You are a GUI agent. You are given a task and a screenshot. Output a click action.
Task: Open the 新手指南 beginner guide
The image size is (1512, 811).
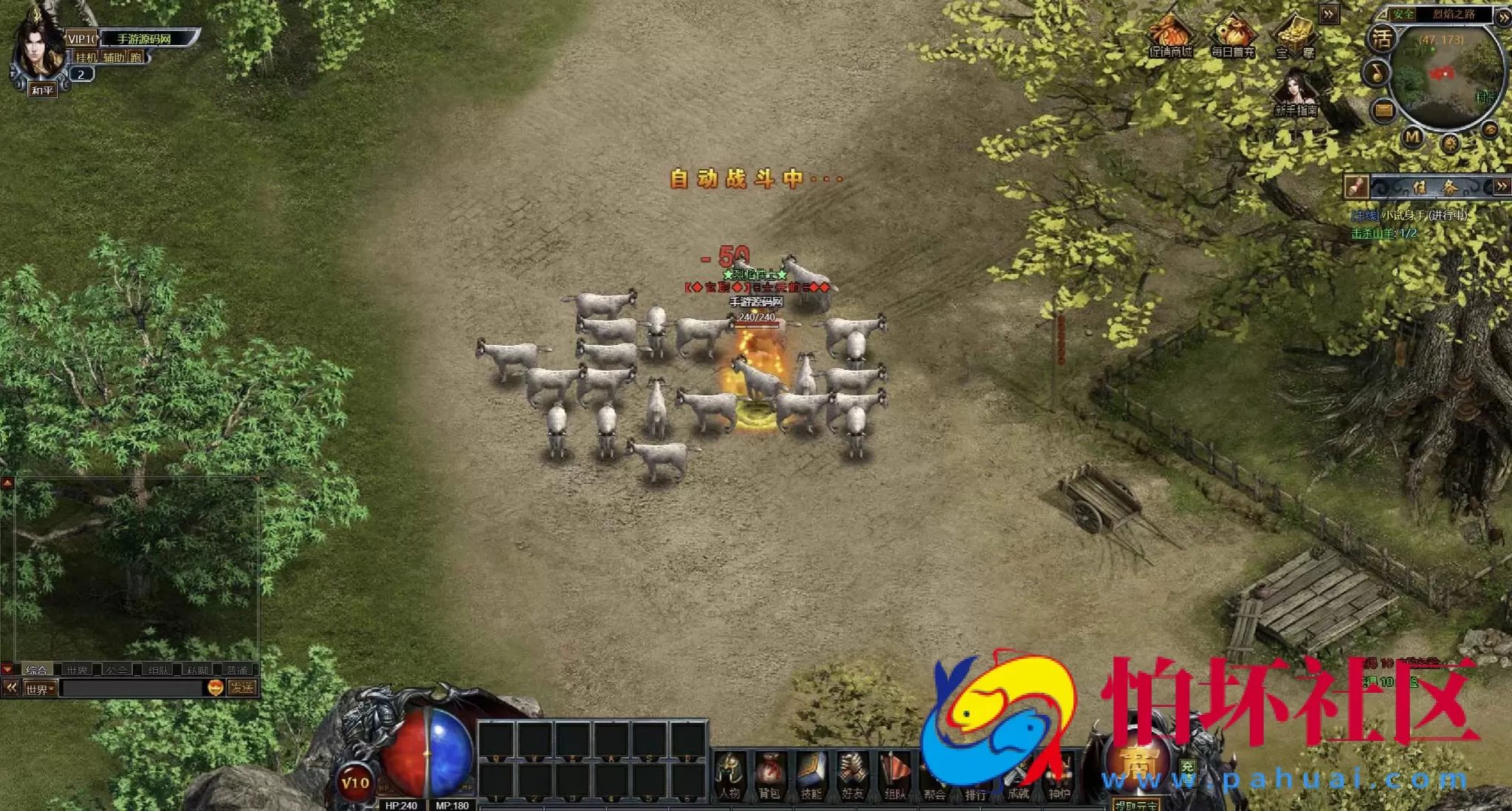[1296, 95]
